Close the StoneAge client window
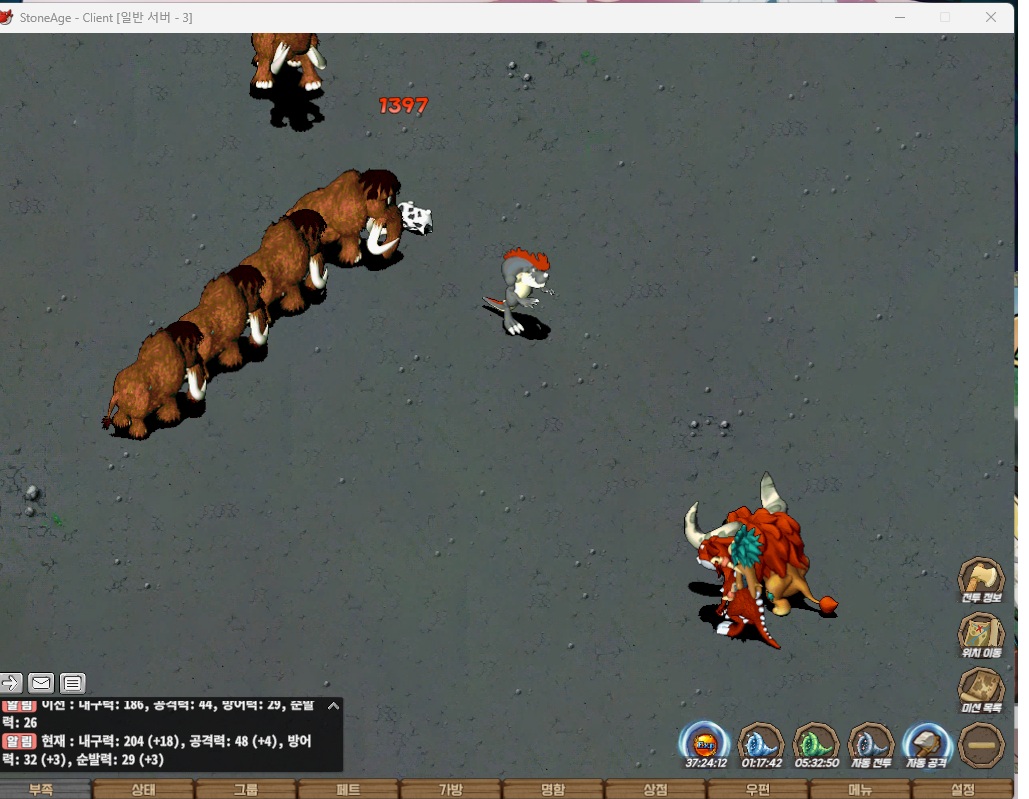Screen dimensions: 1029x799 [991, 17]
